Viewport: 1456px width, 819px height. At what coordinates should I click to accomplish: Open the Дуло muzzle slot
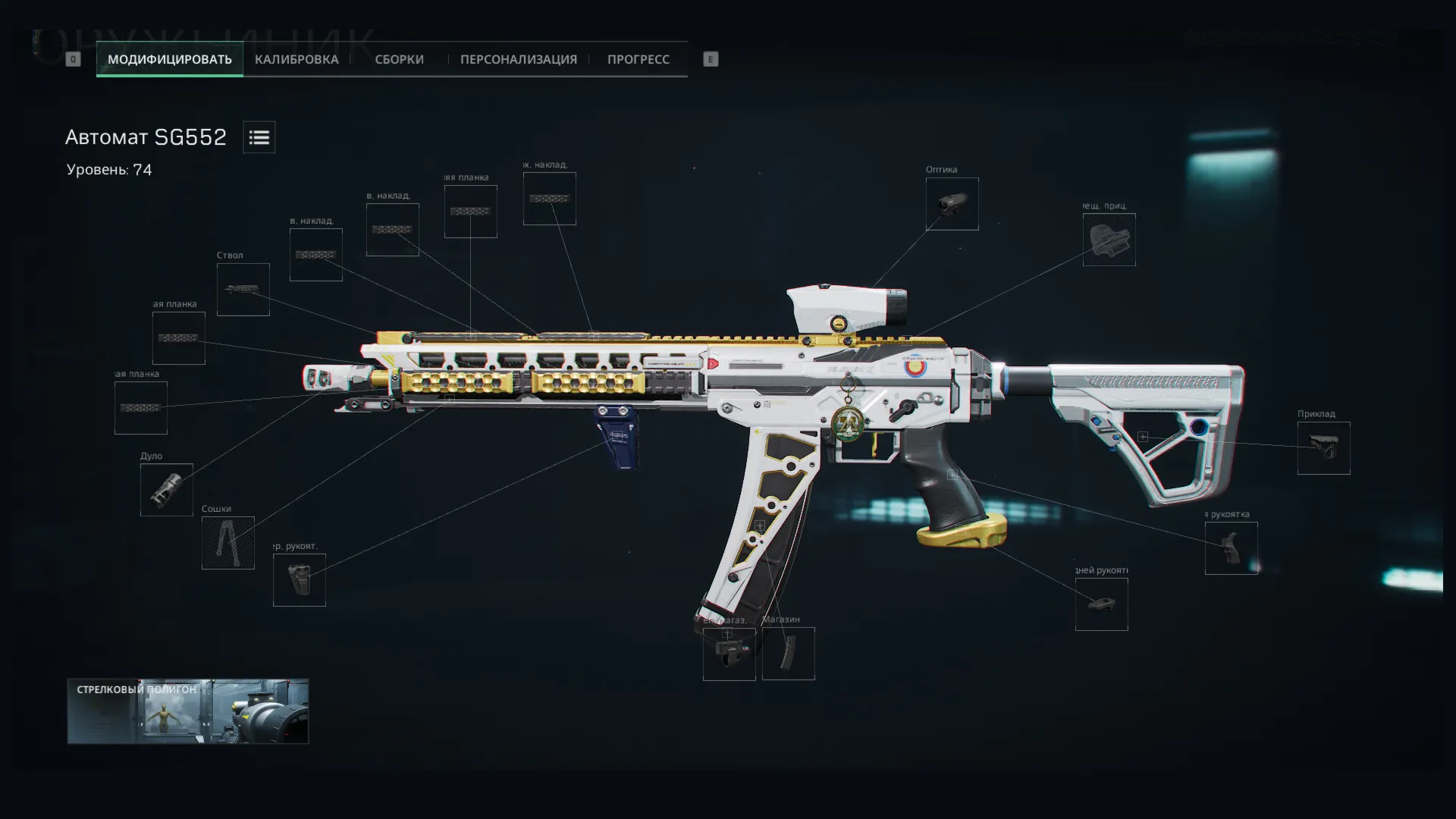[166, 490]
